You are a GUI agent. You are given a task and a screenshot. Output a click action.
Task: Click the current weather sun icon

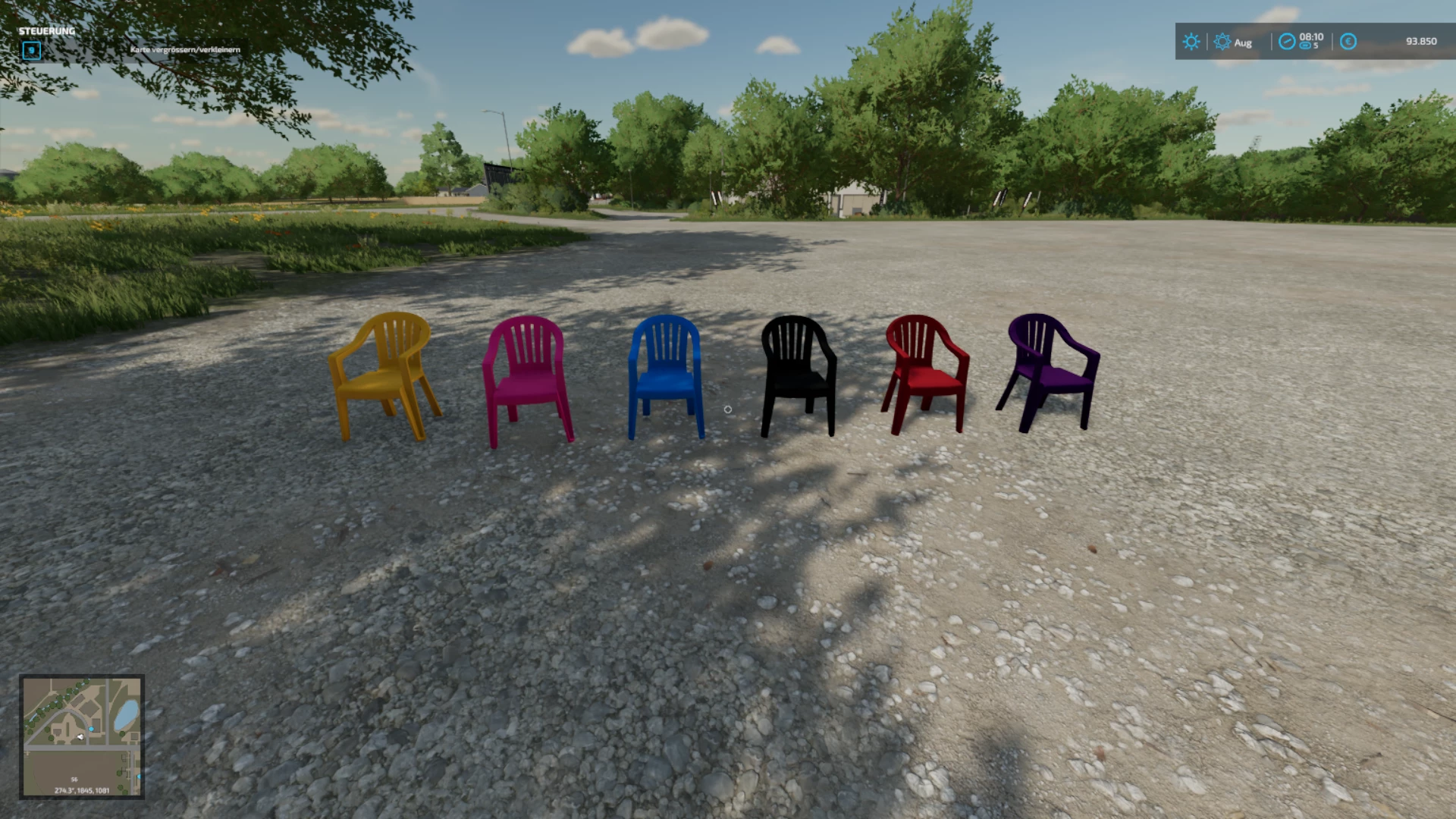1191,41
